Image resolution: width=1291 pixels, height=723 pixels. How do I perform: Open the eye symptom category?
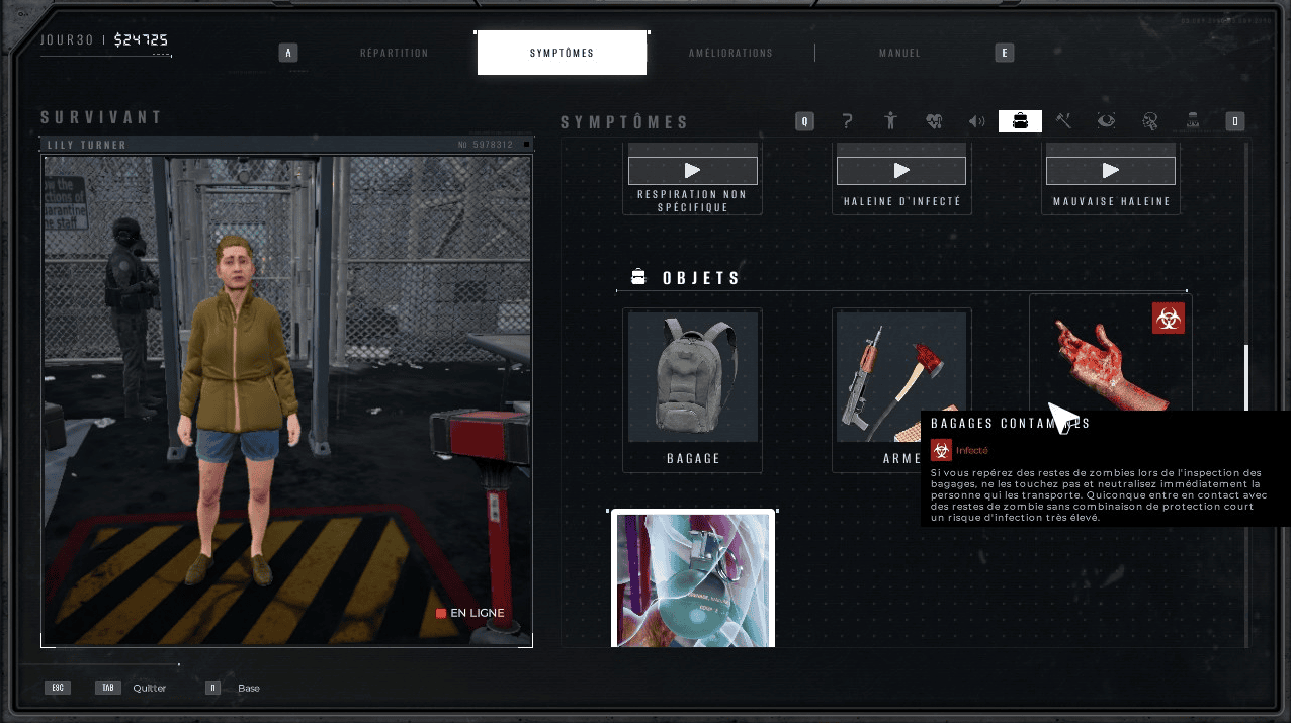(1106, 121)
